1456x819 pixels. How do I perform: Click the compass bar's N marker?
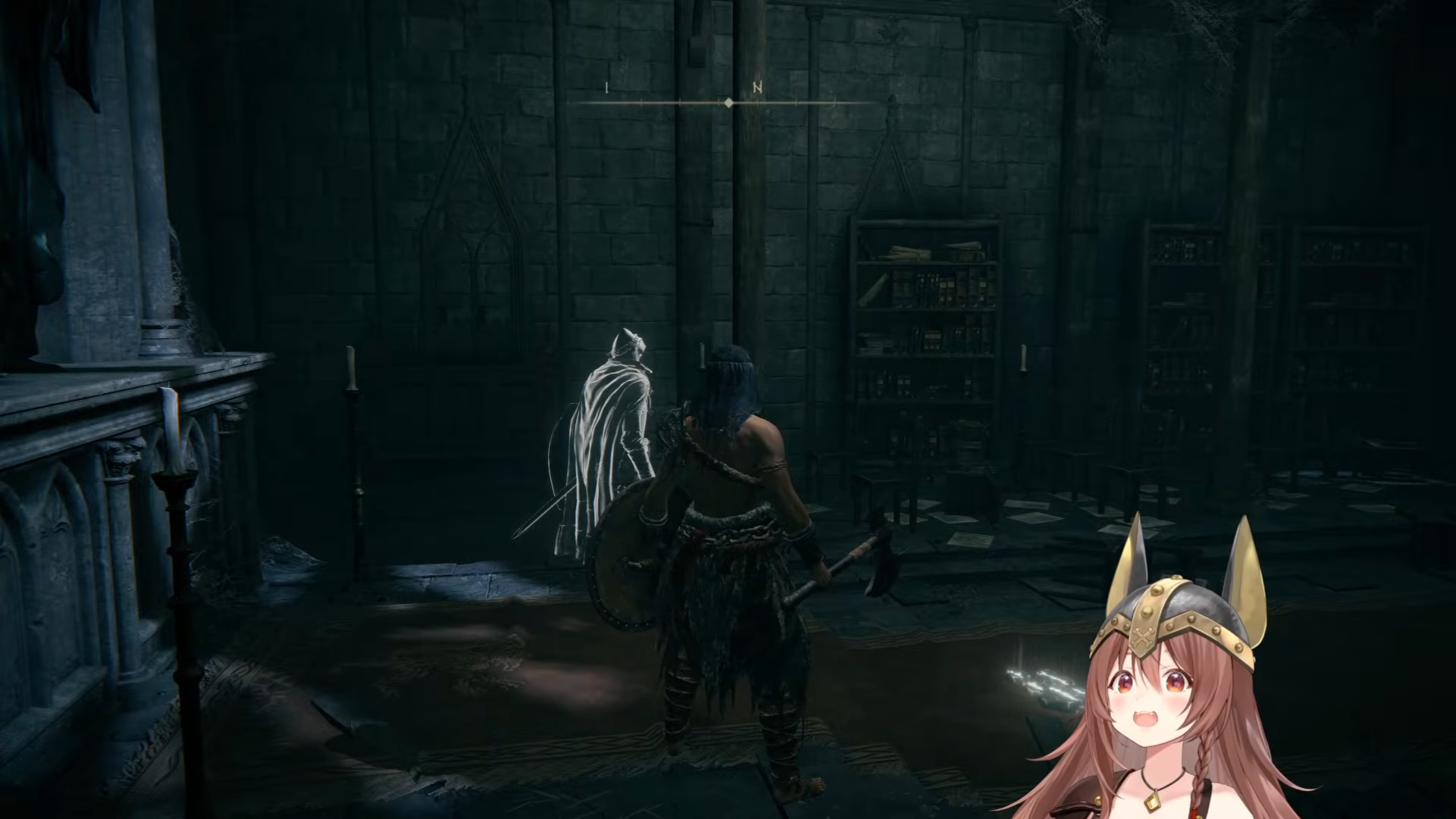tap(757, 88)
